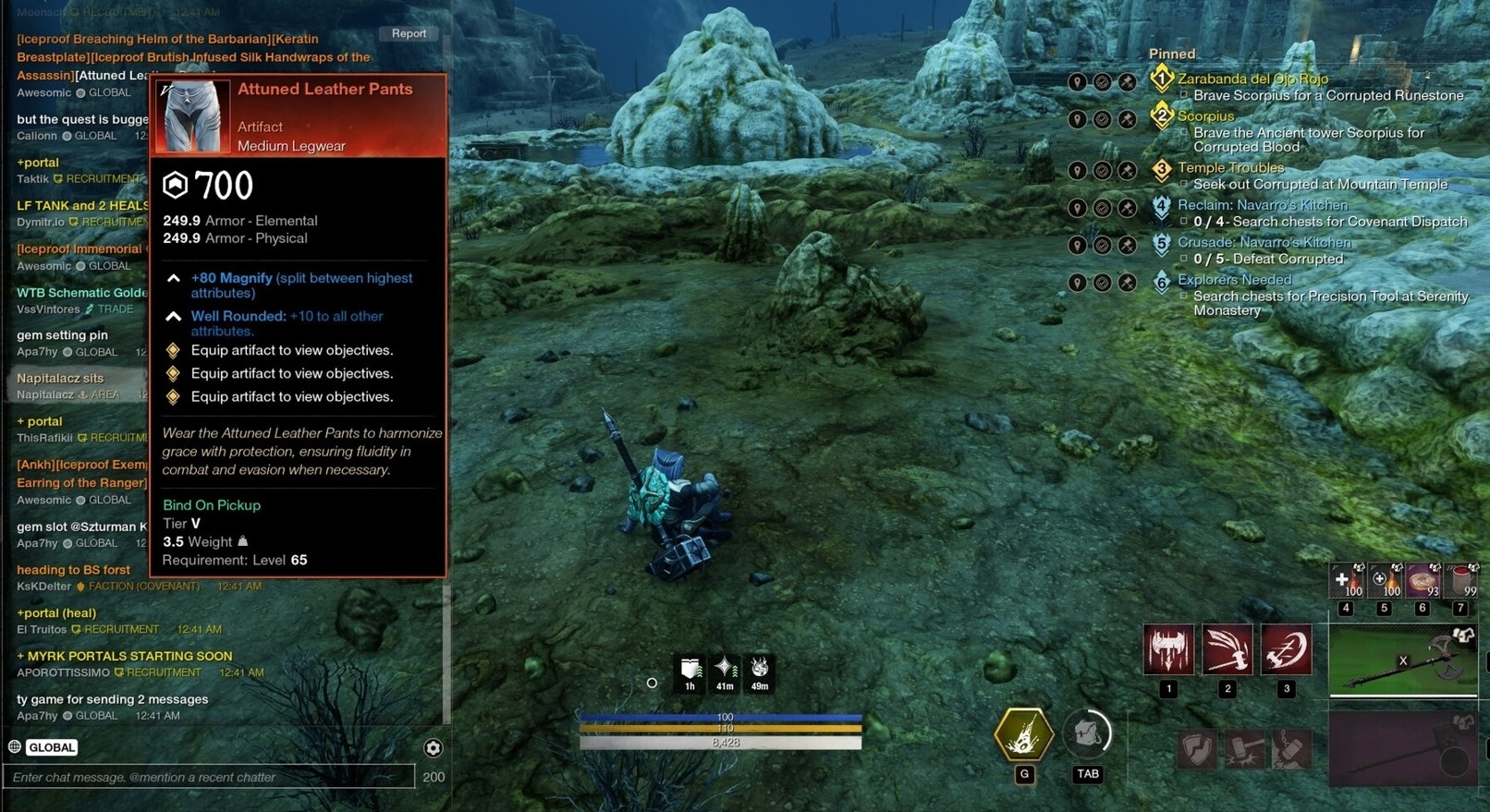Unpin the Temple Troubles quest
Image resolution: width=1490 pixels, height=812 pixels.
click(x=1127, y=171)
